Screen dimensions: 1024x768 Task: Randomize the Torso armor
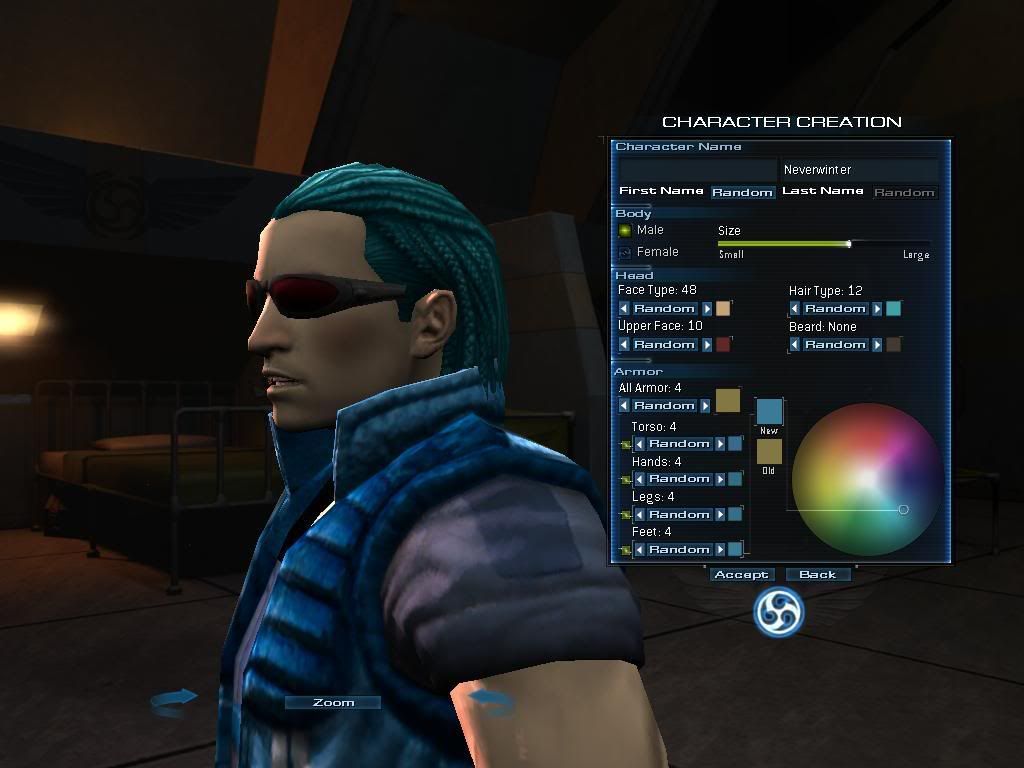tap(679, 444)
